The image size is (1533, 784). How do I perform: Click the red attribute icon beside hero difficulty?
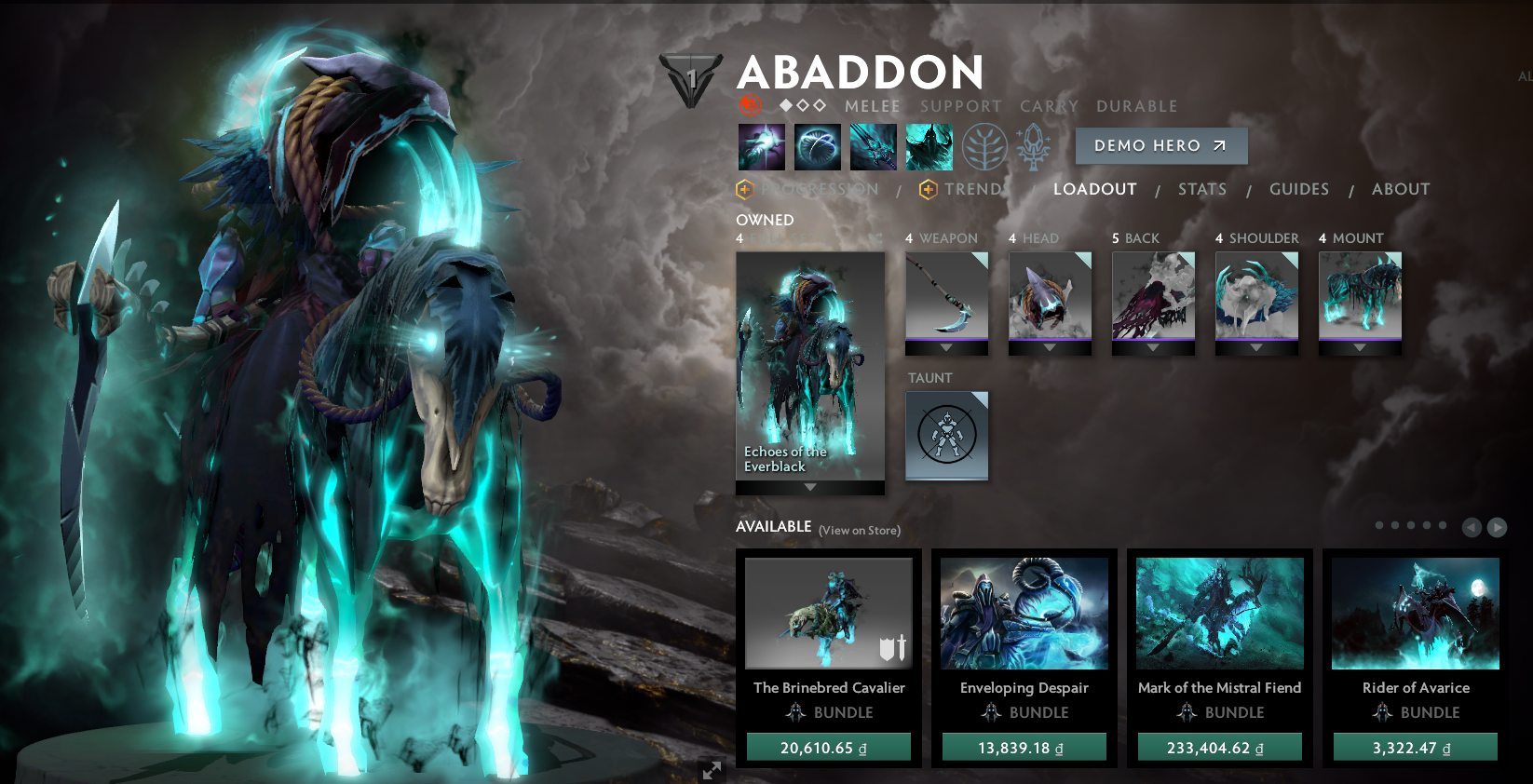pyautogui.click(x=750, y=106)
